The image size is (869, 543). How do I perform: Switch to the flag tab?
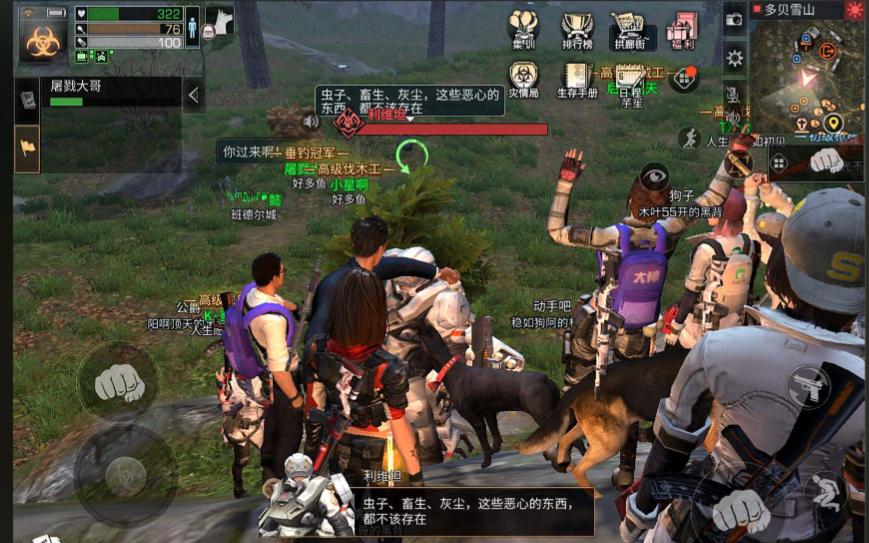(27, 149)
